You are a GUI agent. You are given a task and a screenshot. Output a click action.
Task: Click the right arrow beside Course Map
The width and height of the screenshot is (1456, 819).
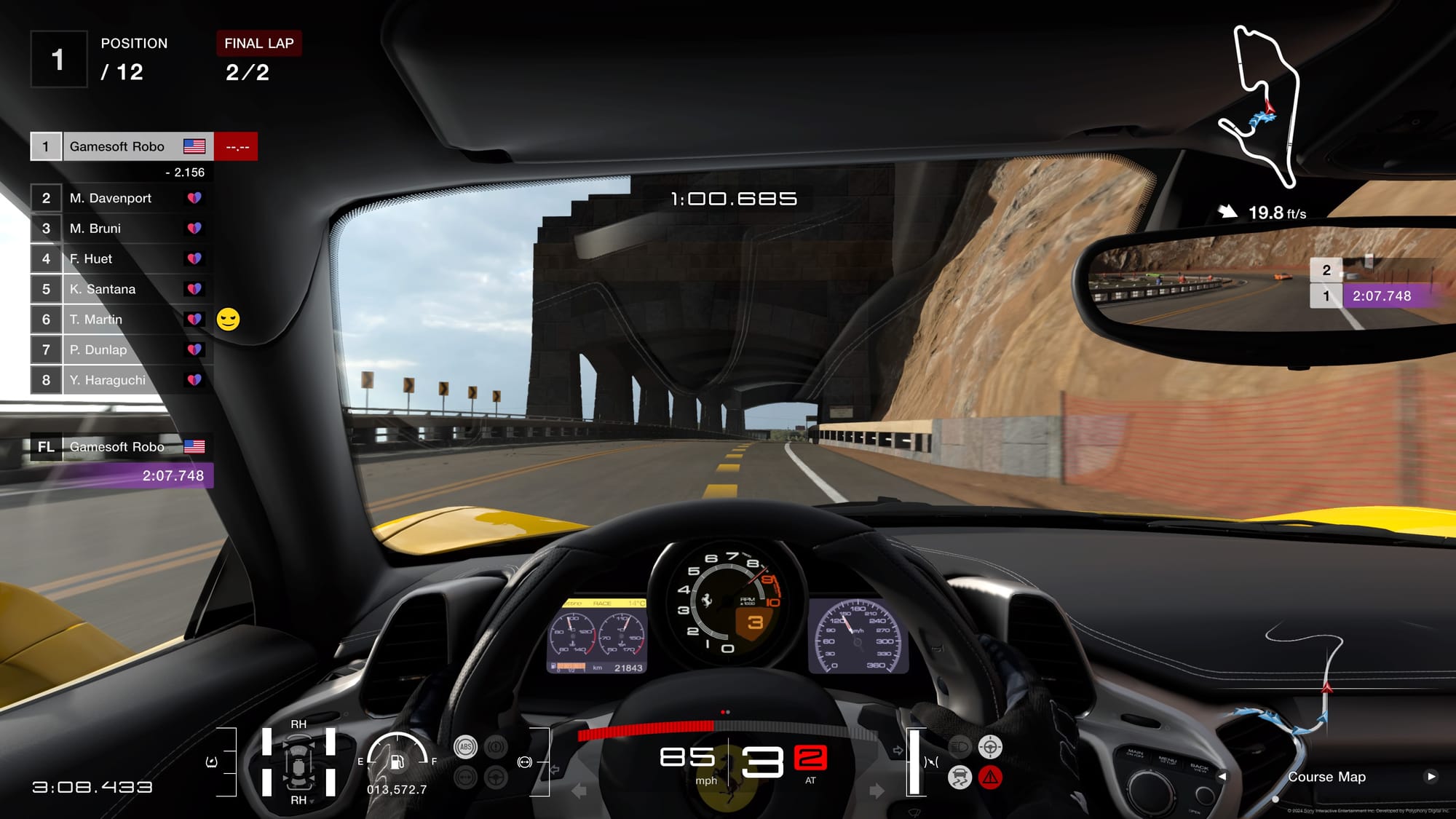[x=1431, y=777]
